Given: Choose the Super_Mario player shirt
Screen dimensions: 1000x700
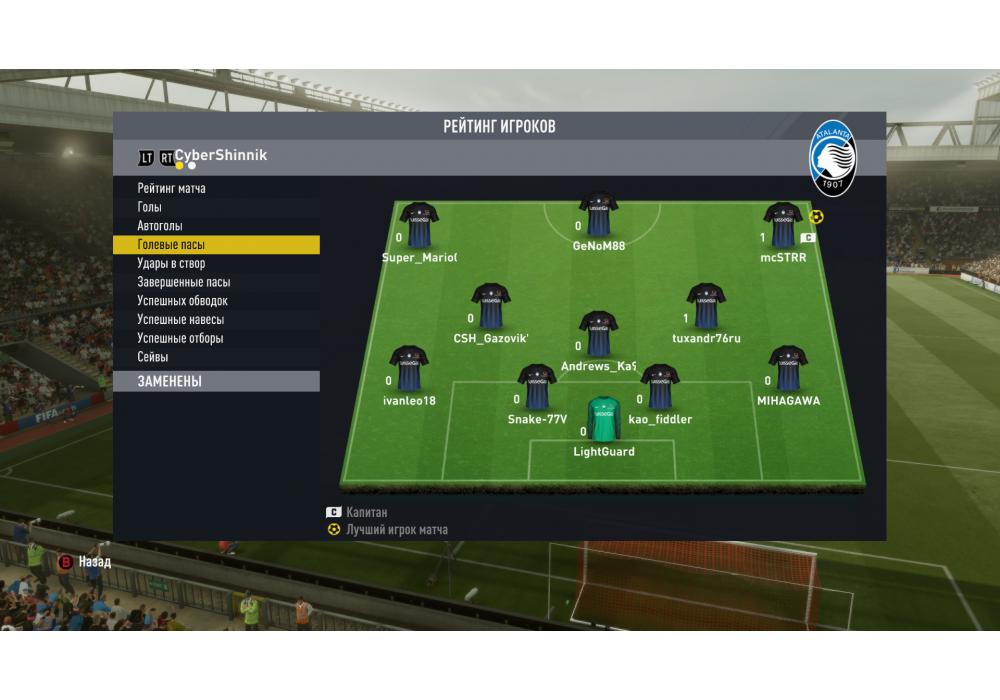Looking at the screenshot, I should coord(419,225).
